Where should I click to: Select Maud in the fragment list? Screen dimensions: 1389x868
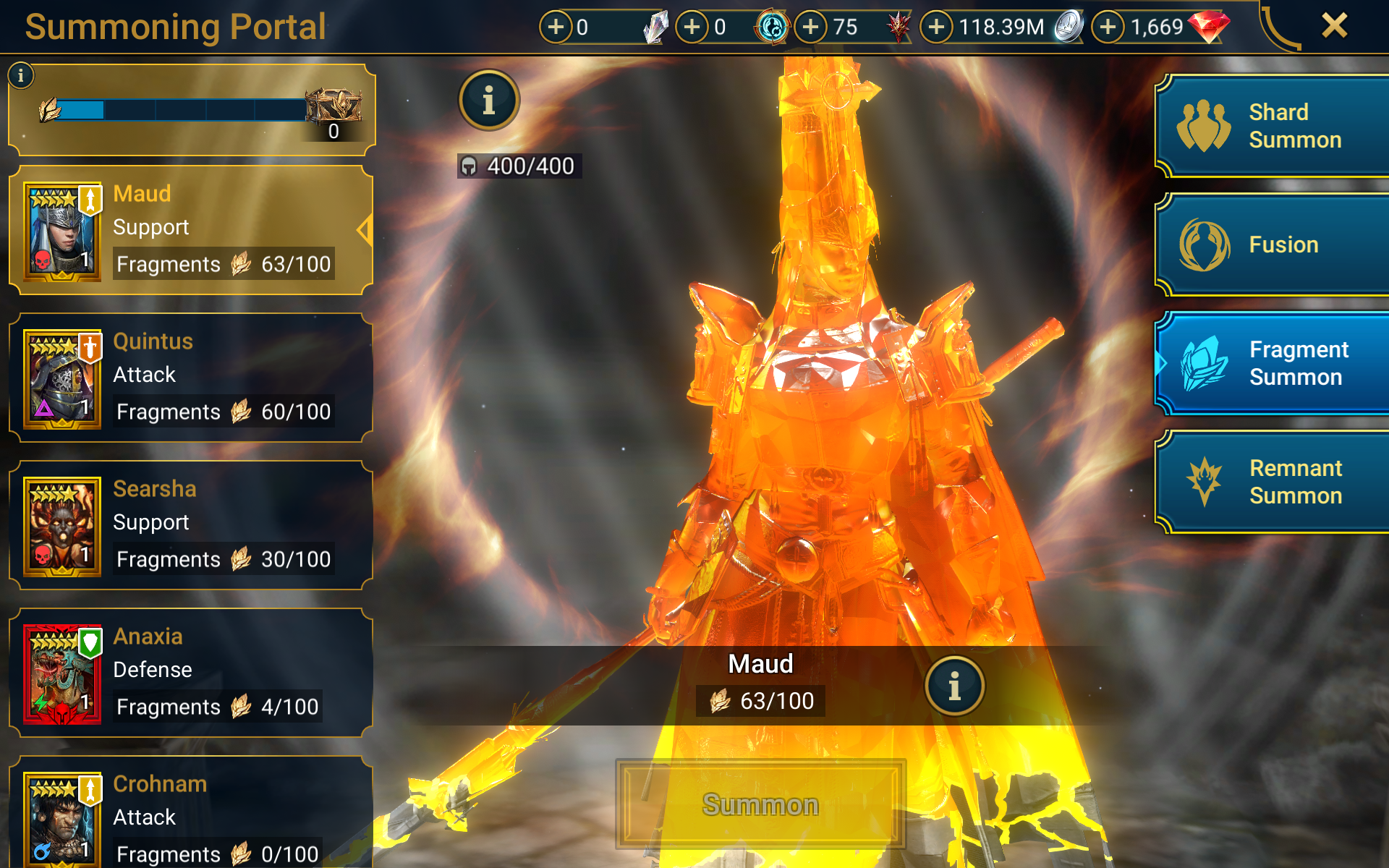[191, 230]
